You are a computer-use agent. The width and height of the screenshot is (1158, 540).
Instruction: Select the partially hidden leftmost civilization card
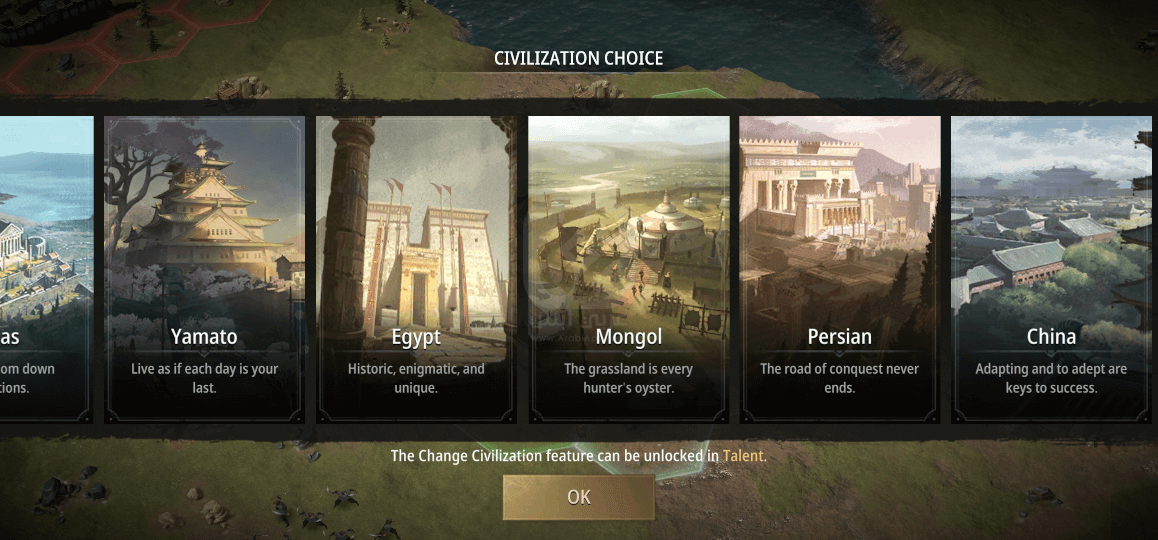tap(45, 270)
